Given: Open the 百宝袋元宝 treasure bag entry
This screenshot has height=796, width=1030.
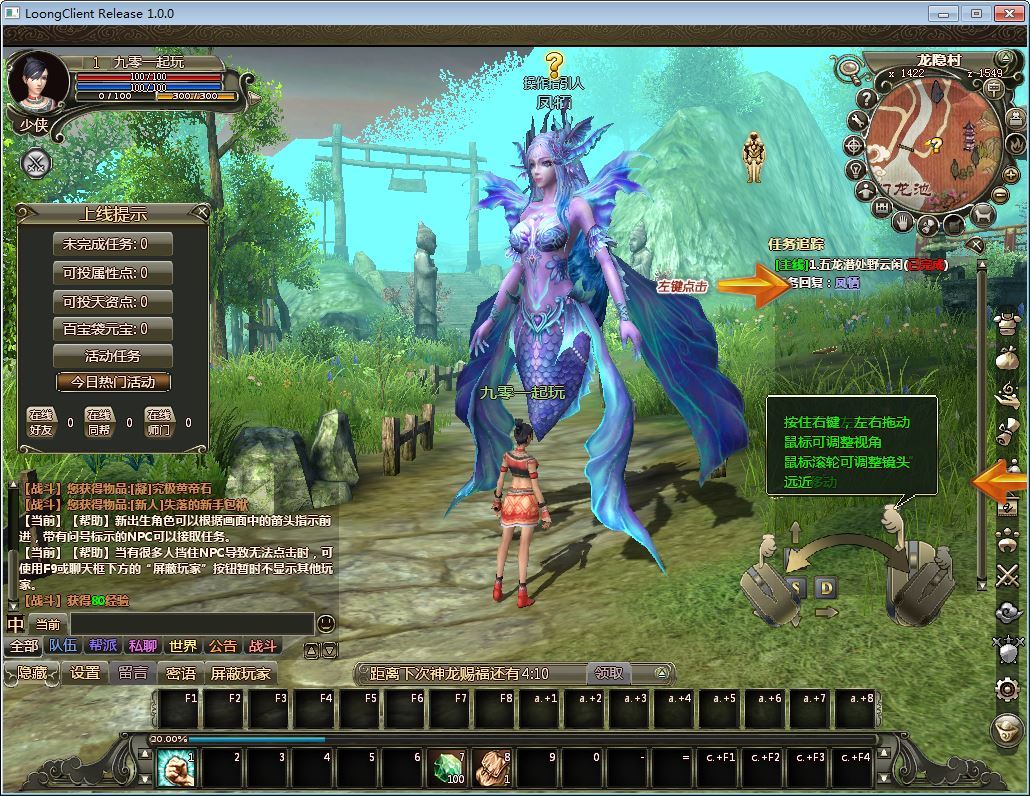Looking at the screenshot, I should (112, 328).
